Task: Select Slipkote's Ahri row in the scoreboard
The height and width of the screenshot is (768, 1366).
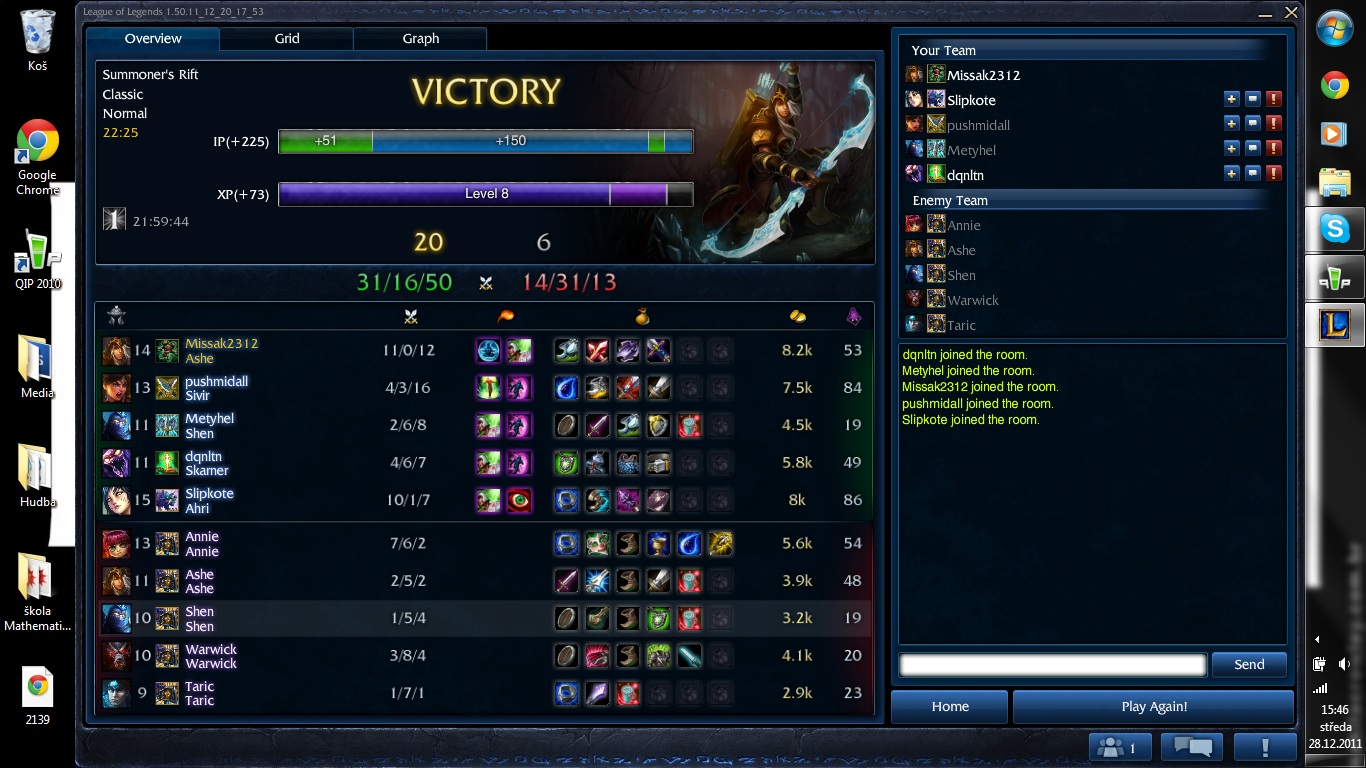Action: [300, 500]
